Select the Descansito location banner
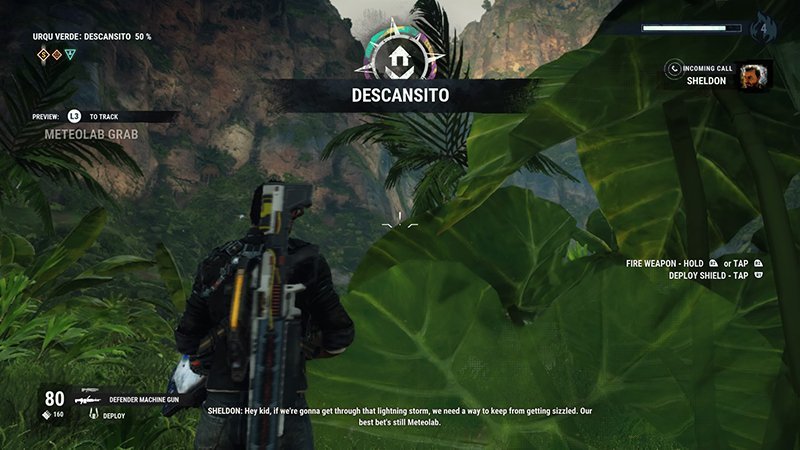Screen dimensions: 800x450 pyautogui.click(x=400, y=96)
